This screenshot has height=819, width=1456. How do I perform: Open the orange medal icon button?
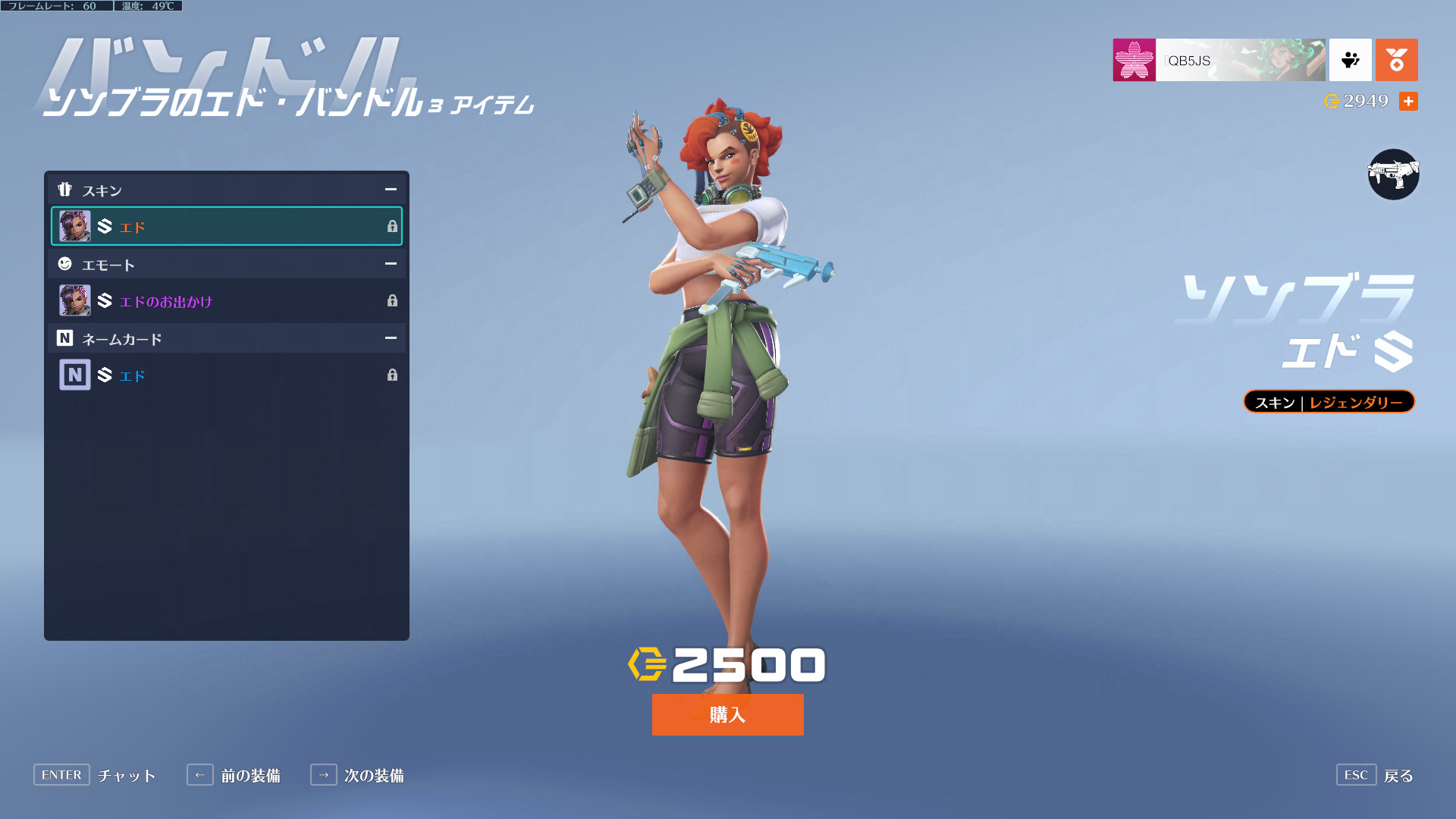pos(1396,60)
